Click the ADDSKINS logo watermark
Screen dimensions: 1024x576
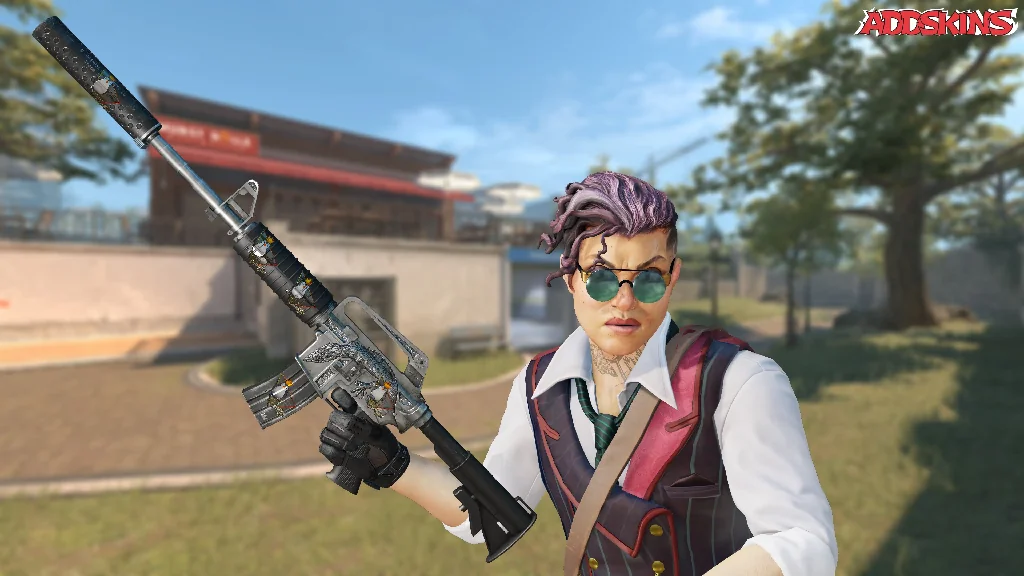tap(936, 23)
